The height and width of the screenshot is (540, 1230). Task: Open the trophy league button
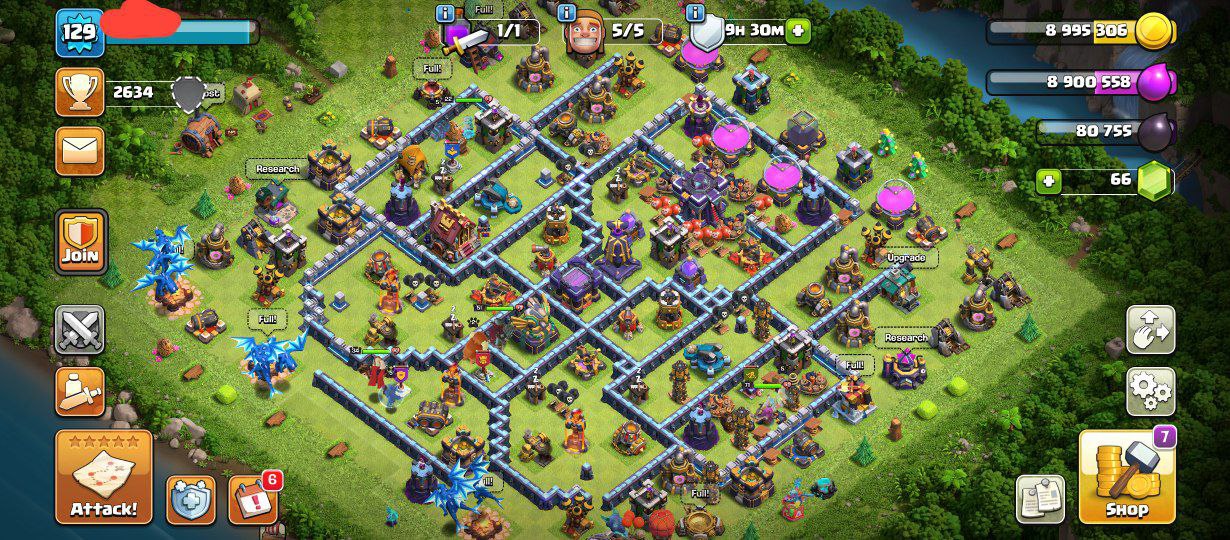[x=80, y=92]
